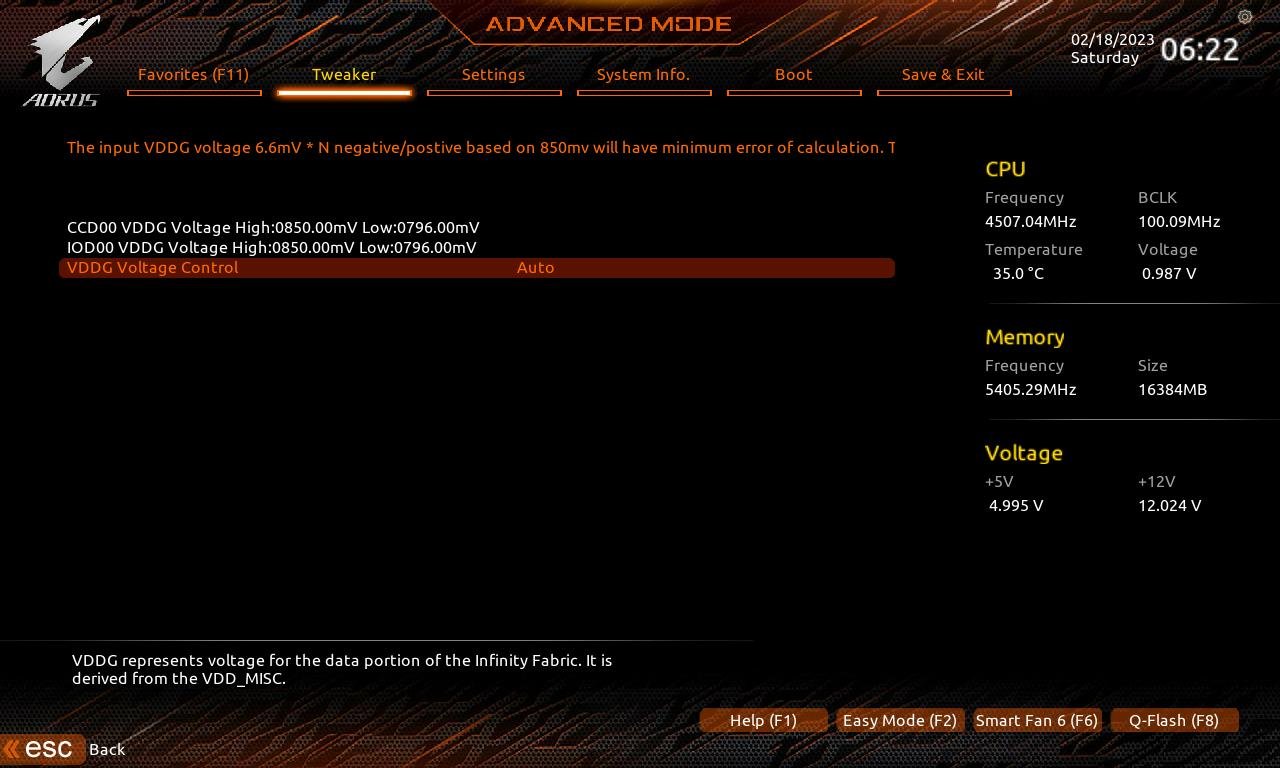
Task: Open Smart Fan 6 utility
Action: tap(1036, 720)
